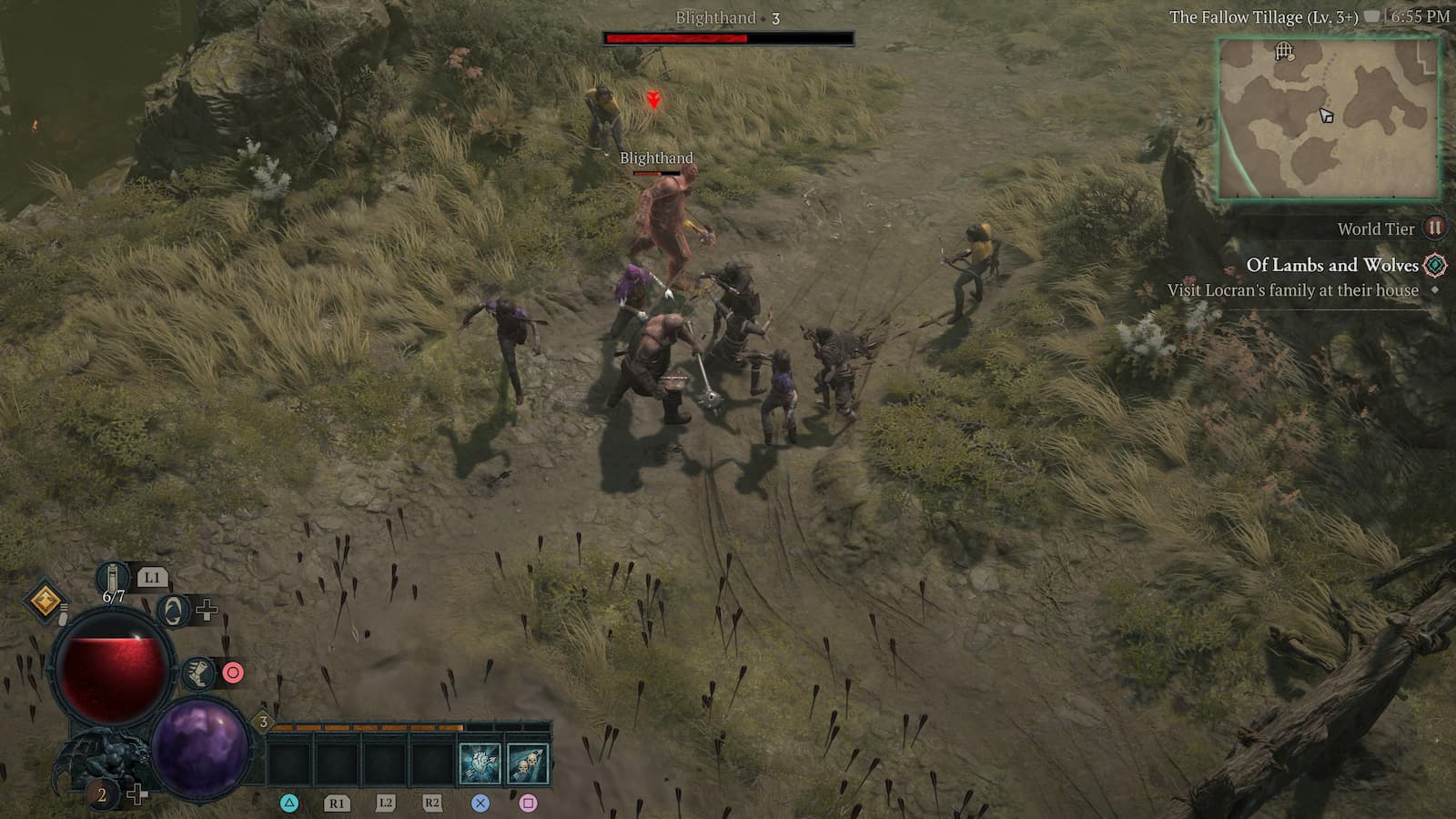The height and width of the screenshot is (819, 1456).
Task: Select the mount/dash skill icon beside the plus
Action: coord(174,611)
